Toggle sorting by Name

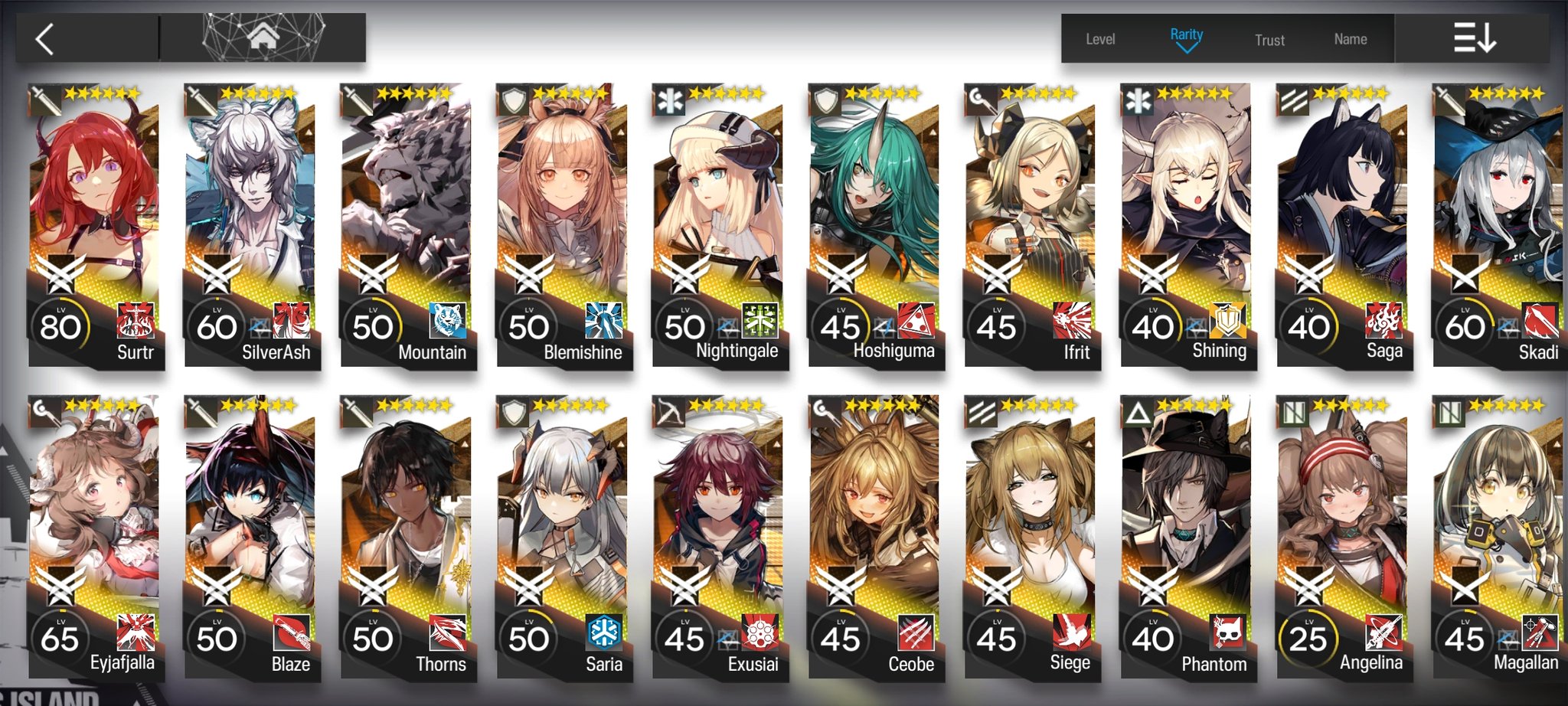click(x=1350, y=38)
